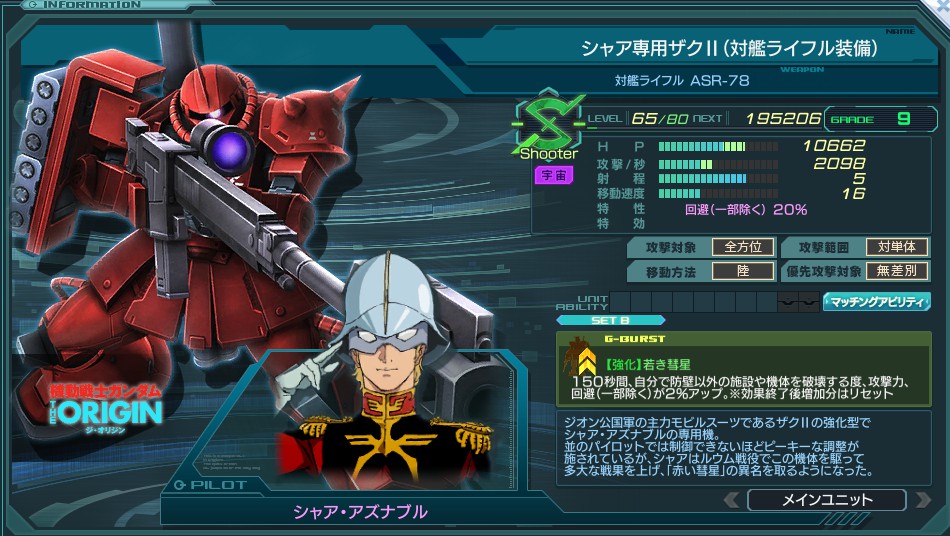Click the left arrow beside メインユニット
Screen dimensions: 950x536
point(732,500)
